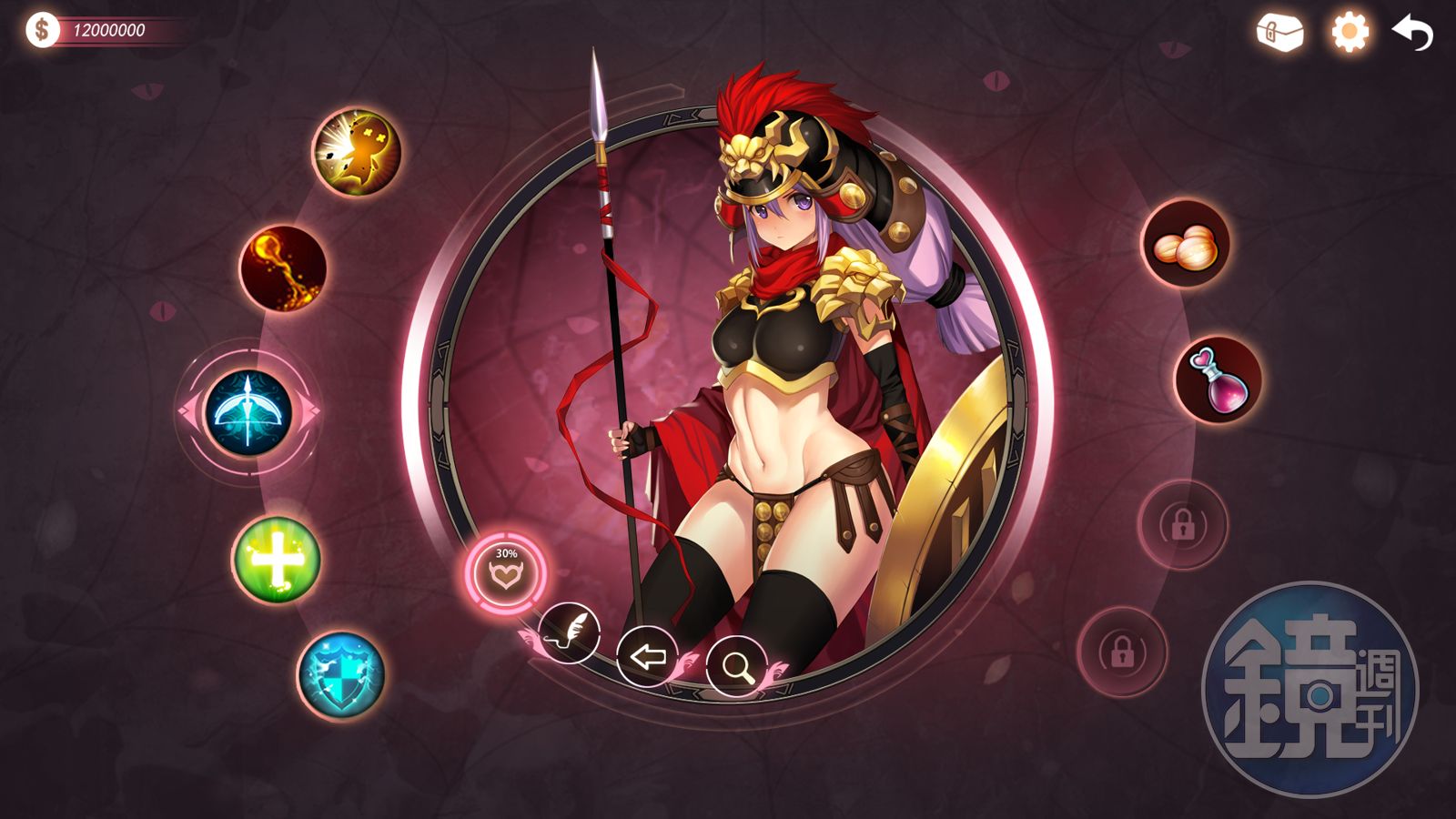1456x819 pixels.
Task: Choose the glowing blue bow skill
Action: tap(248, 412)
